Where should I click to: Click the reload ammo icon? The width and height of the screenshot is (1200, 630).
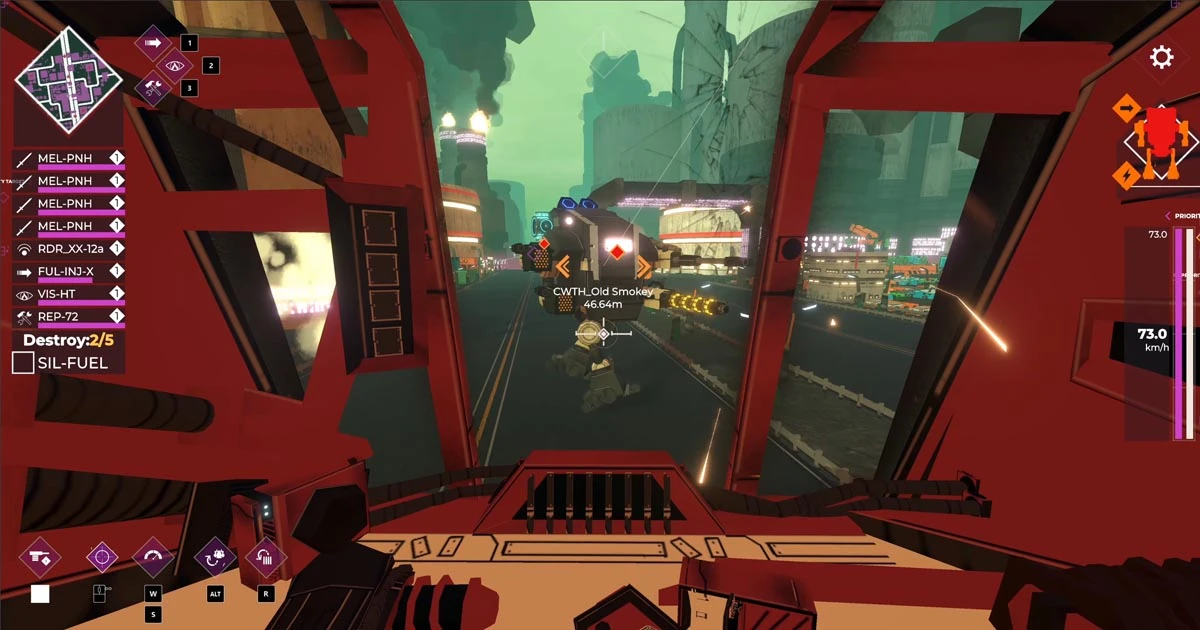point(265,557)
